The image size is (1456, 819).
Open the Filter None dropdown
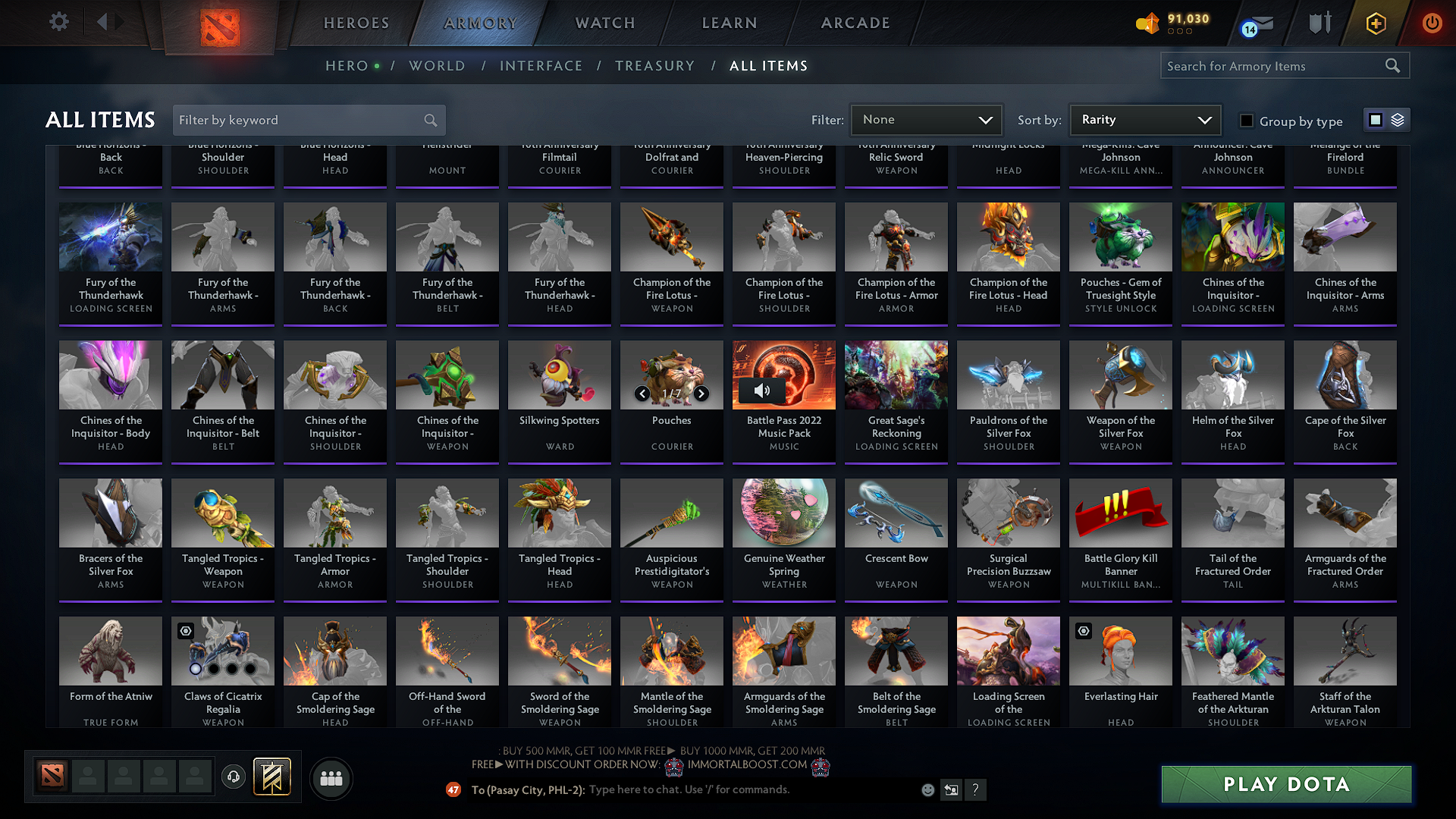[926, 120]
